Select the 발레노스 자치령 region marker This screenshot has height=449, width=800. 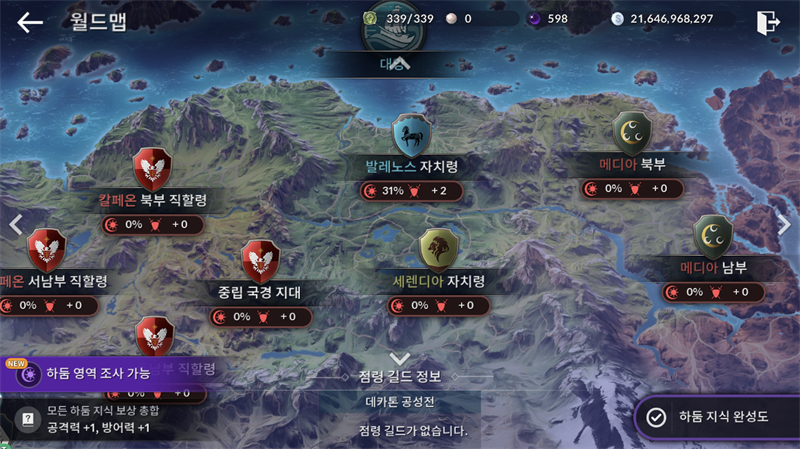click(408, 134)
